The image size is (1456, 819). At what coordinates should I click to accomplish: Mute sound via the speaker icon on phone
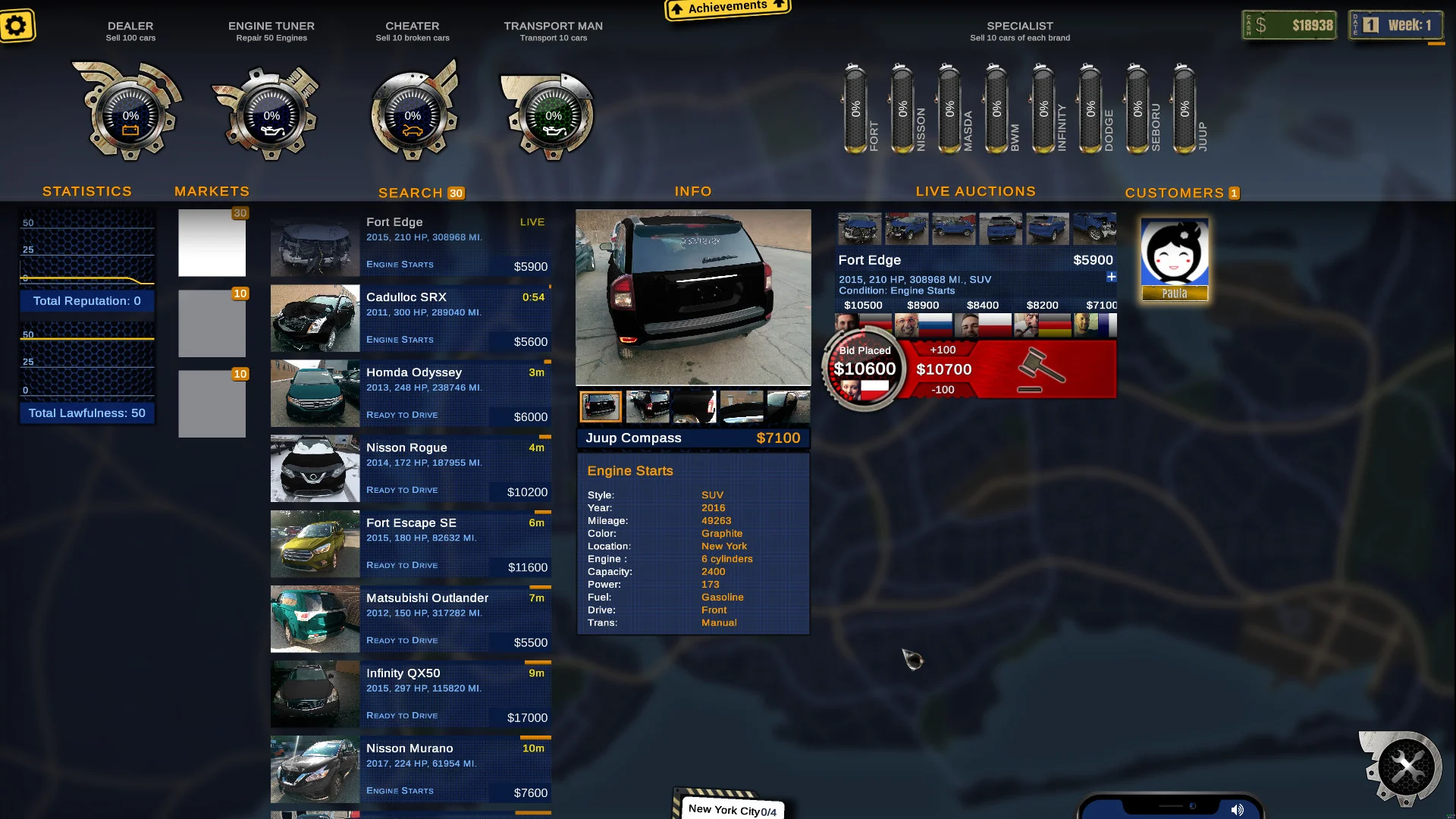click(1238, 809)
